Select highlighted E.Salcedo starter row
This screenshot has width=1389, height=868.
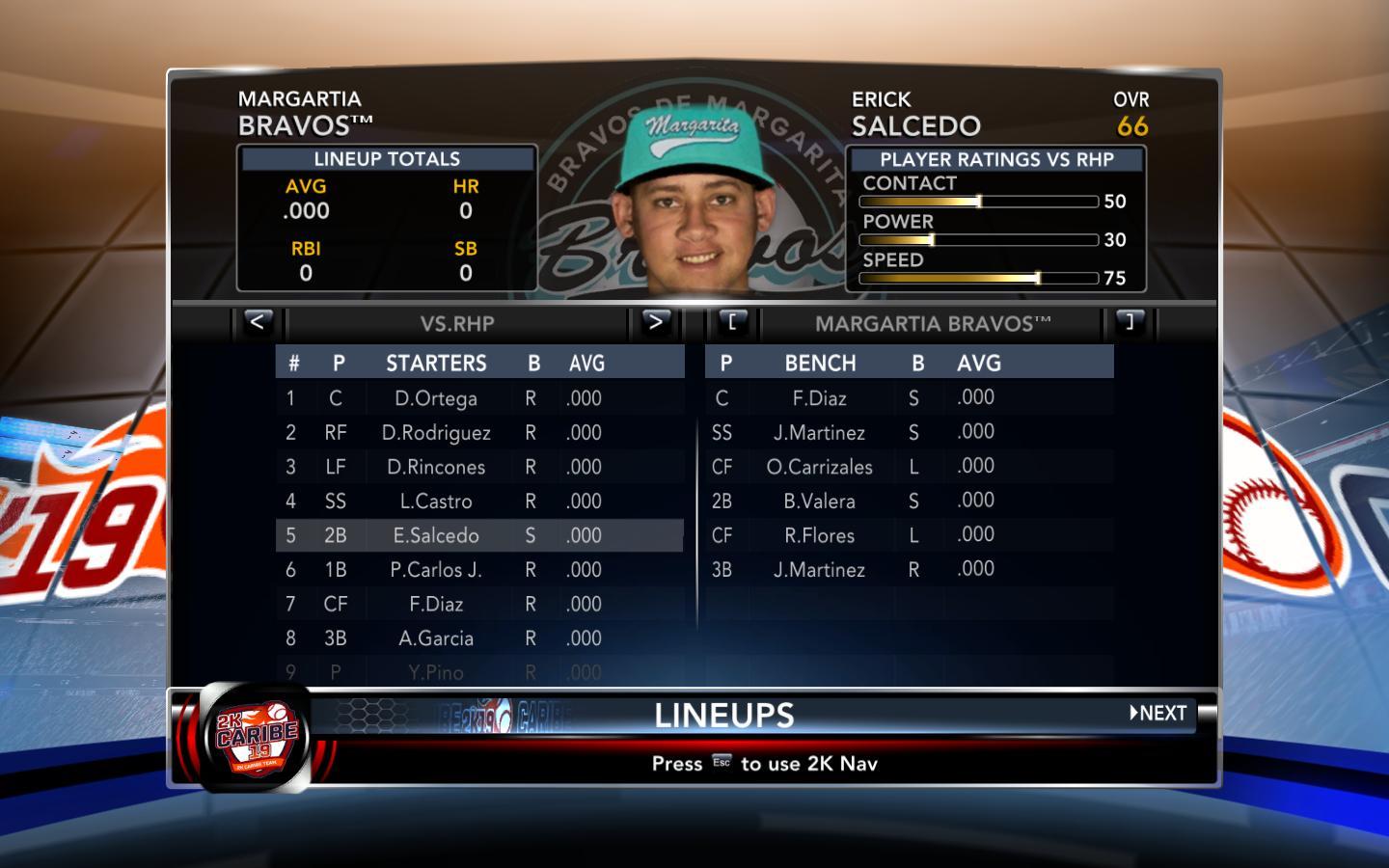[436, 535]
